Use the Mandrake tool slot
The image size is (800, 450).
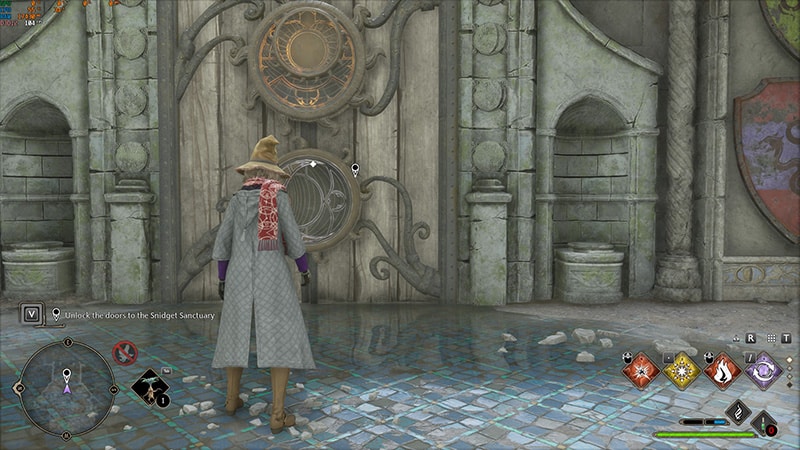150,388
